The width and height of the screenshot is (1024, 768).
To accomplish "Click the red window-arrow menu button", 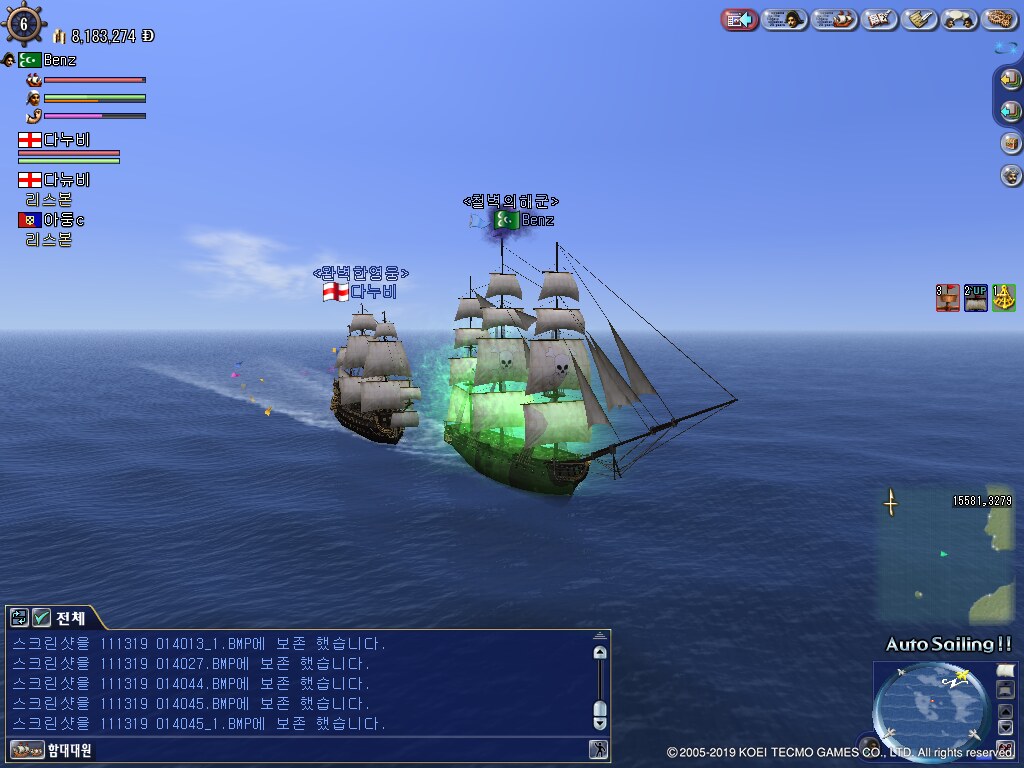I will 740,19.
